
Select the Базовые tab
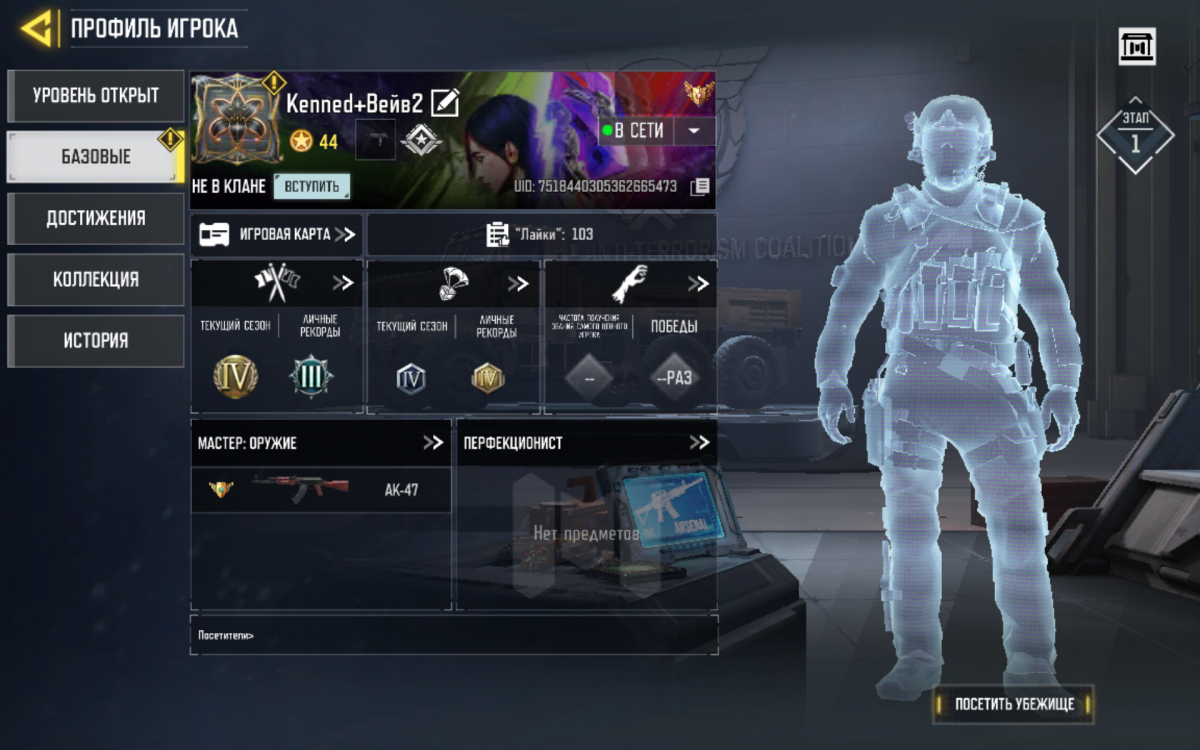tap(96, 157)
